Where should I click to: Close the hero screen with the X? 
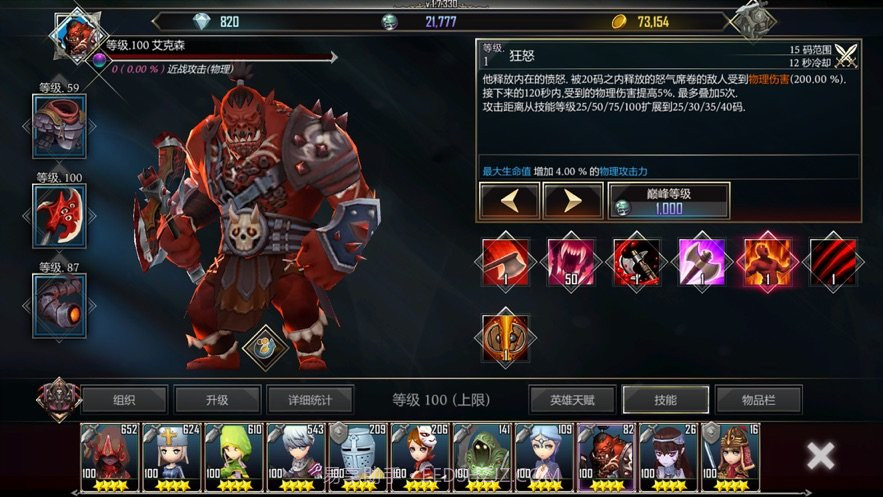point(820,456)
